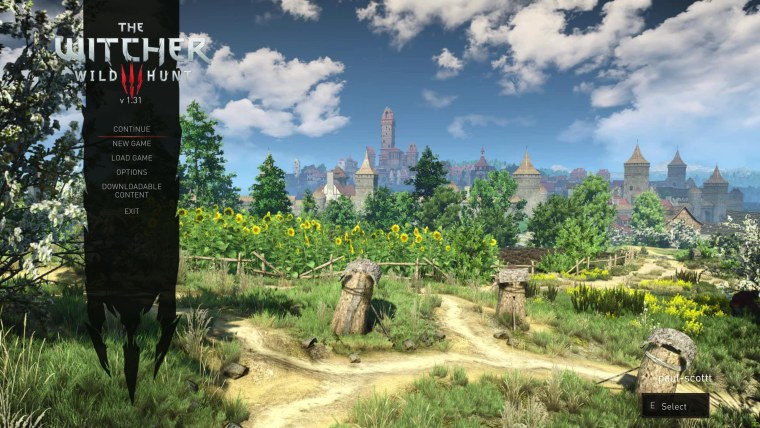Open Downloadable Content
This screenshot has height=428, width=760.
click(x=131, y=191)
